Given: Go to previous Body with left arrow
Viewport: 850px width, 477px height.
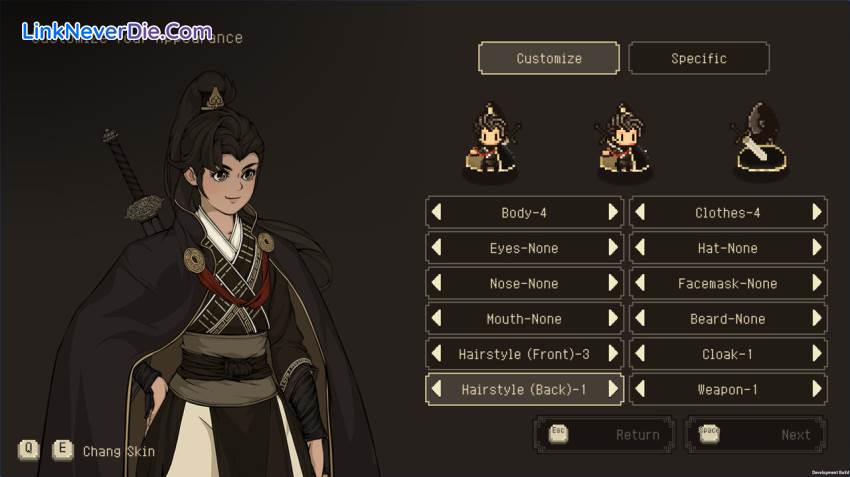Looking at the screenshot, I should click(x=437, y=212).
